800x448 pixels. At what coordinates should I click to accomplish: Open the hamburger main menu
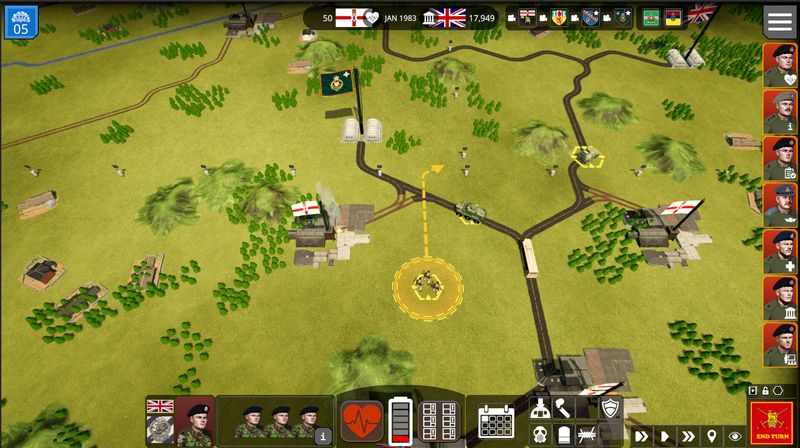[x=780, y=20]
